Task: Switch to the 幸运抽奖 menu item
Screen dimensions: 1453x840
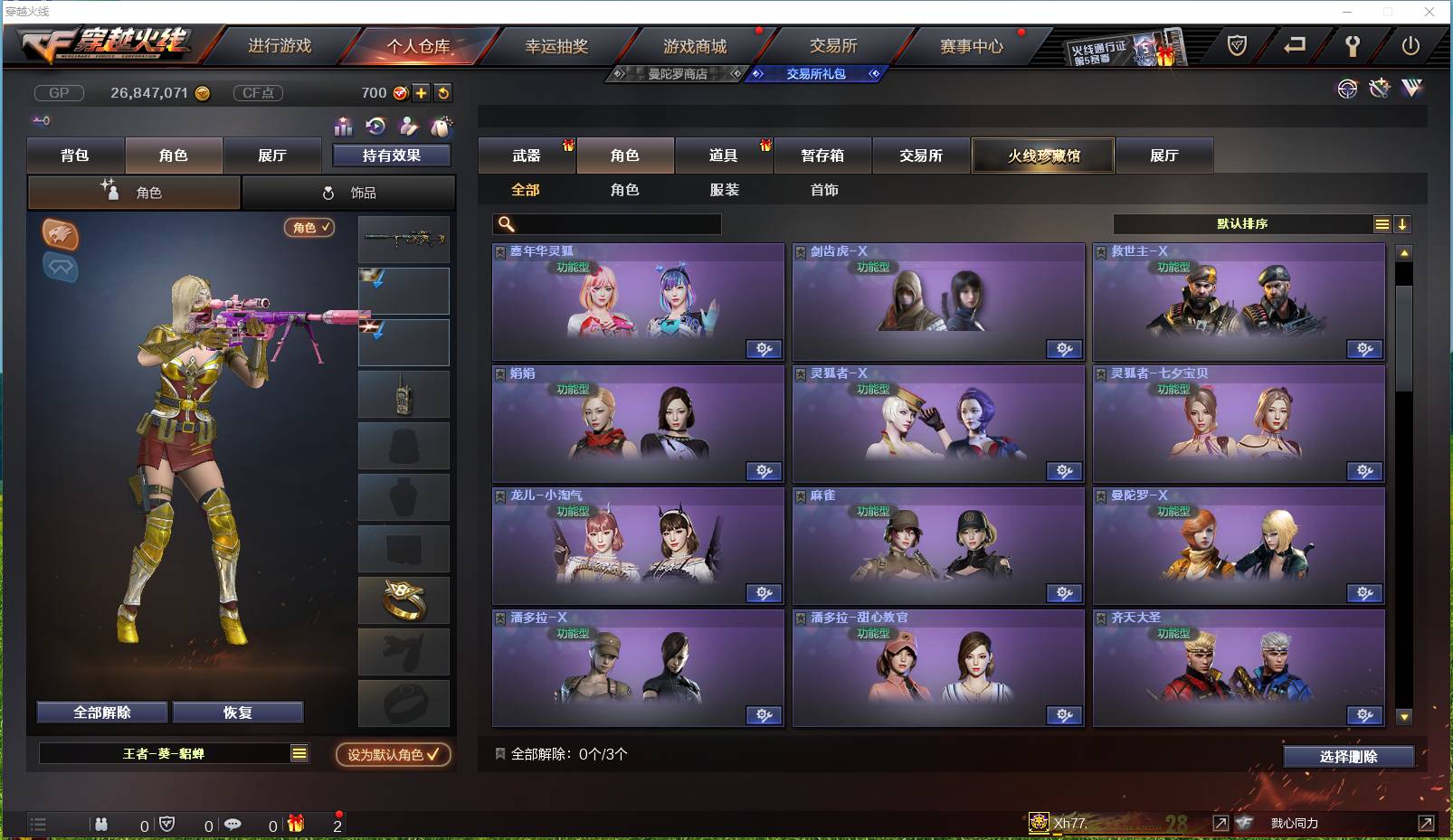Action: [x=556, y=44]
